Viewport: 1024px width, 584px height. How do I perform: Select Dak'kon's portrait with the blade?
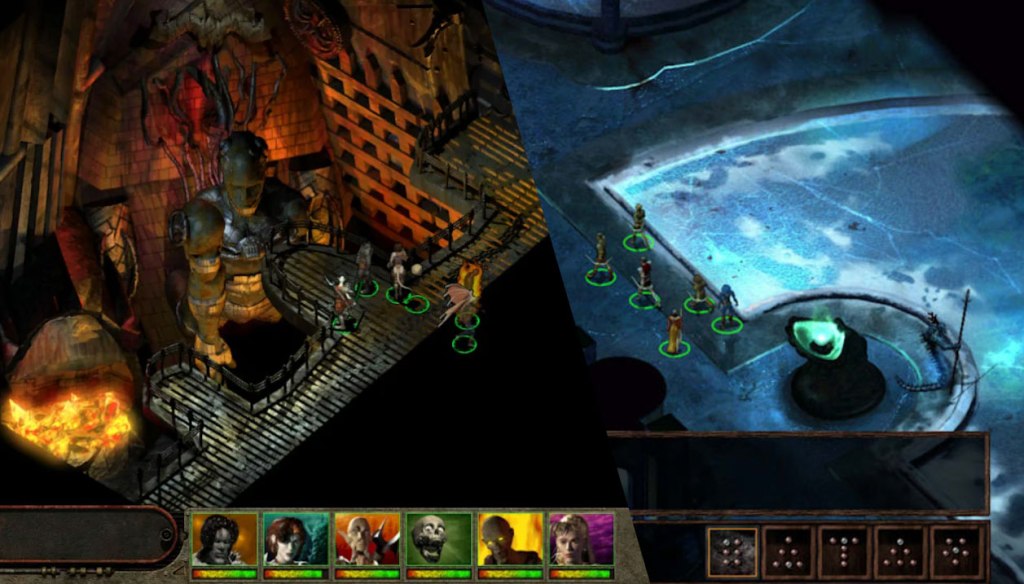pyautogui.click(x=367, y=540)
